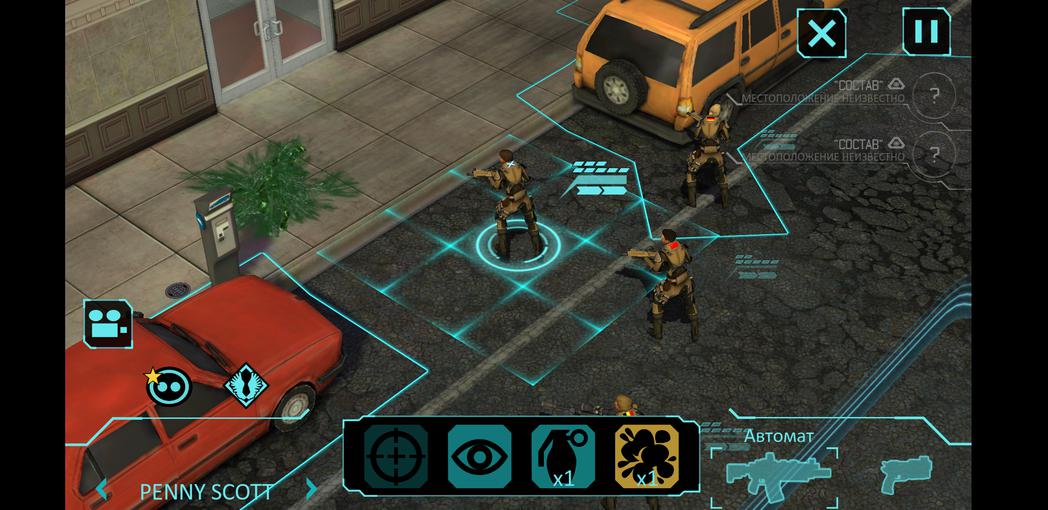Switch to the previous soldier with left arrow
The height and width of the screenshot is (510, 1048).
click(x=102, y=490)
